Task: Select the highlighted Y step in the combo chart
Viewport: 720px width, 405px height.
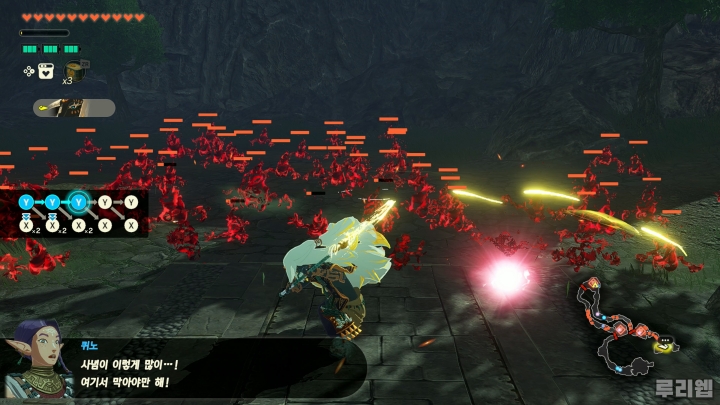Action: point(79,202)
